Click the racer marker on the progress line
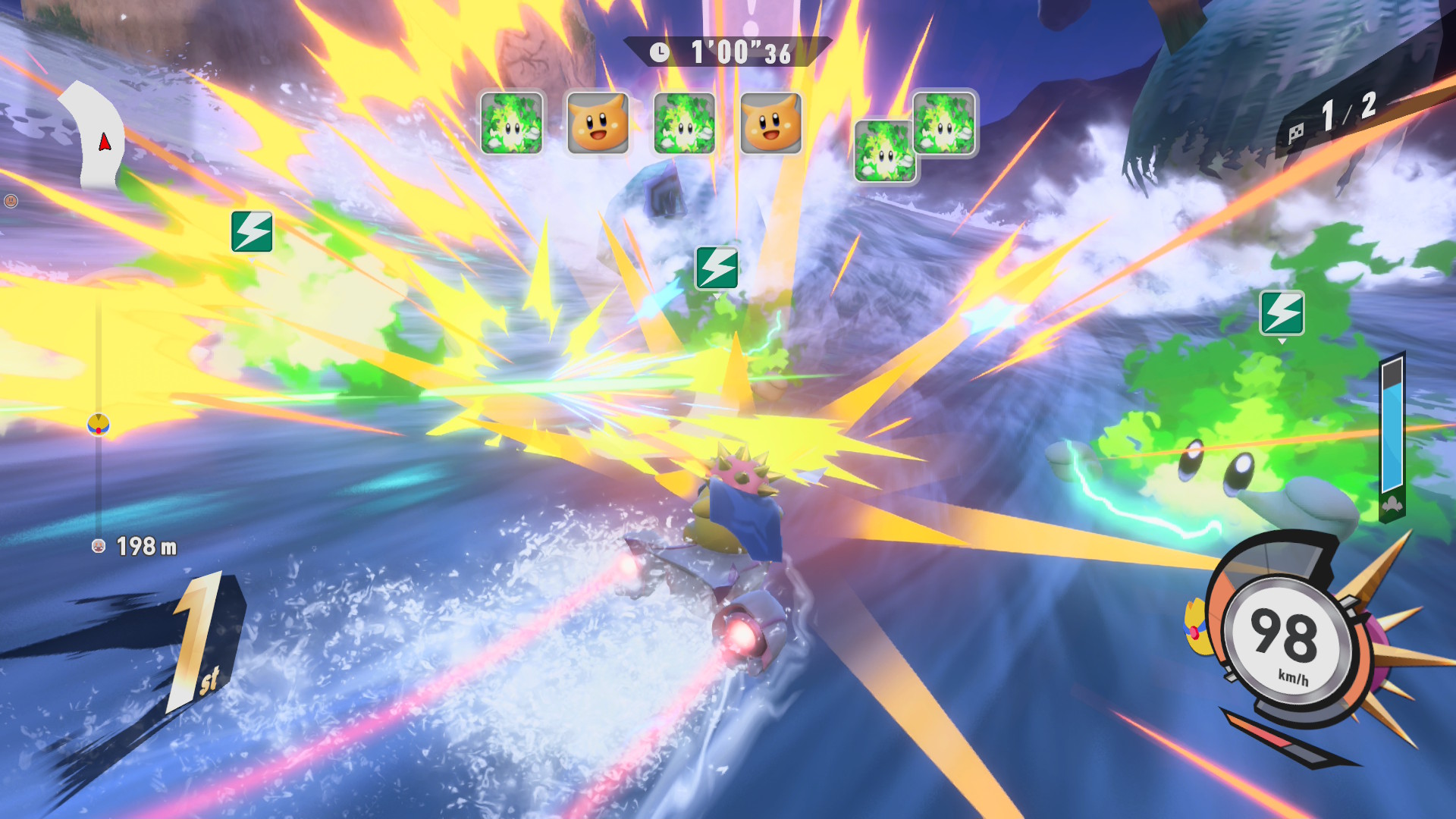1456x819 pixels. pos(99,425)
